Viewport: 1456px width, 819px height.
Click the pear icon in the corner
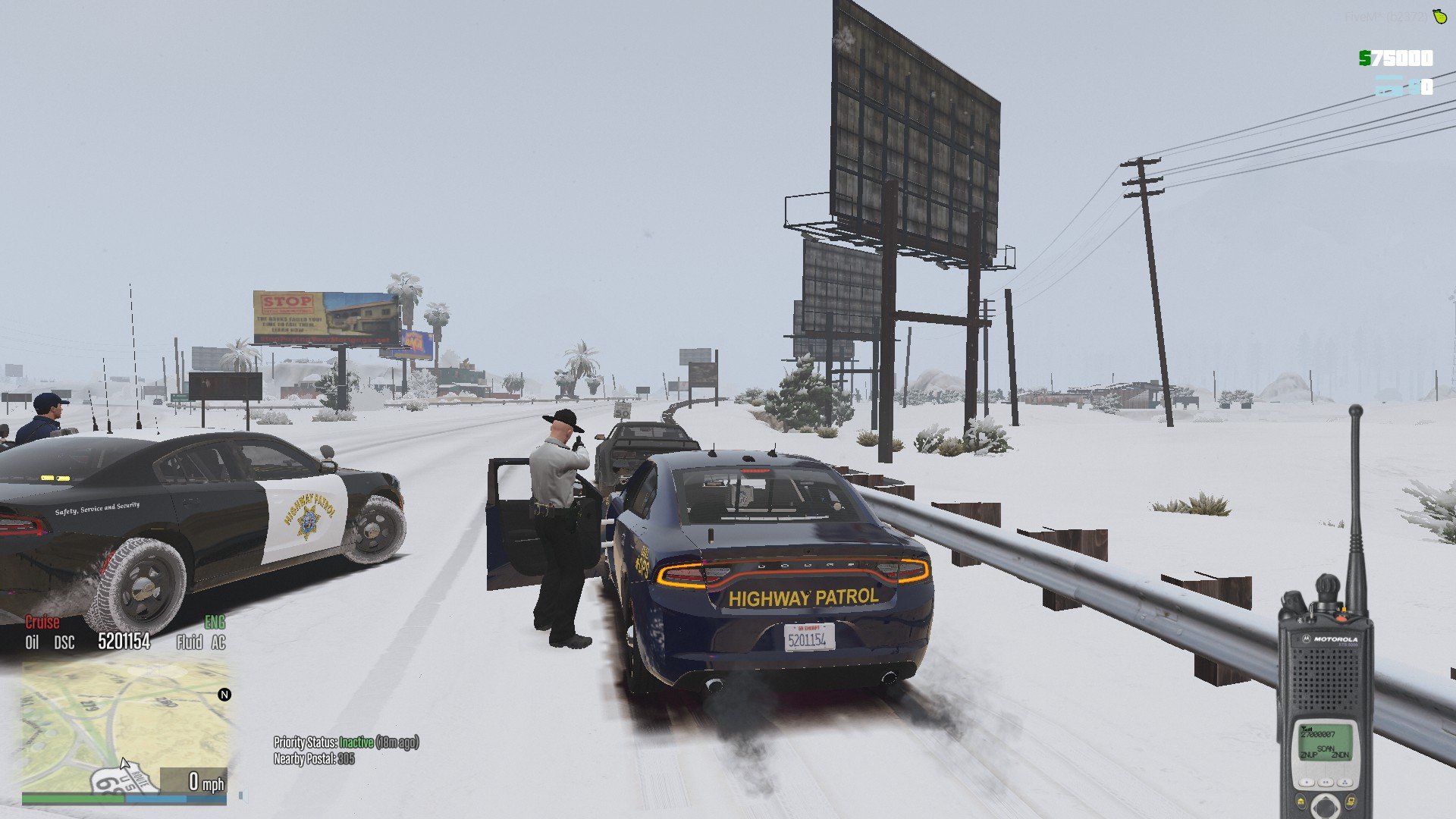tap(1439, 16)
